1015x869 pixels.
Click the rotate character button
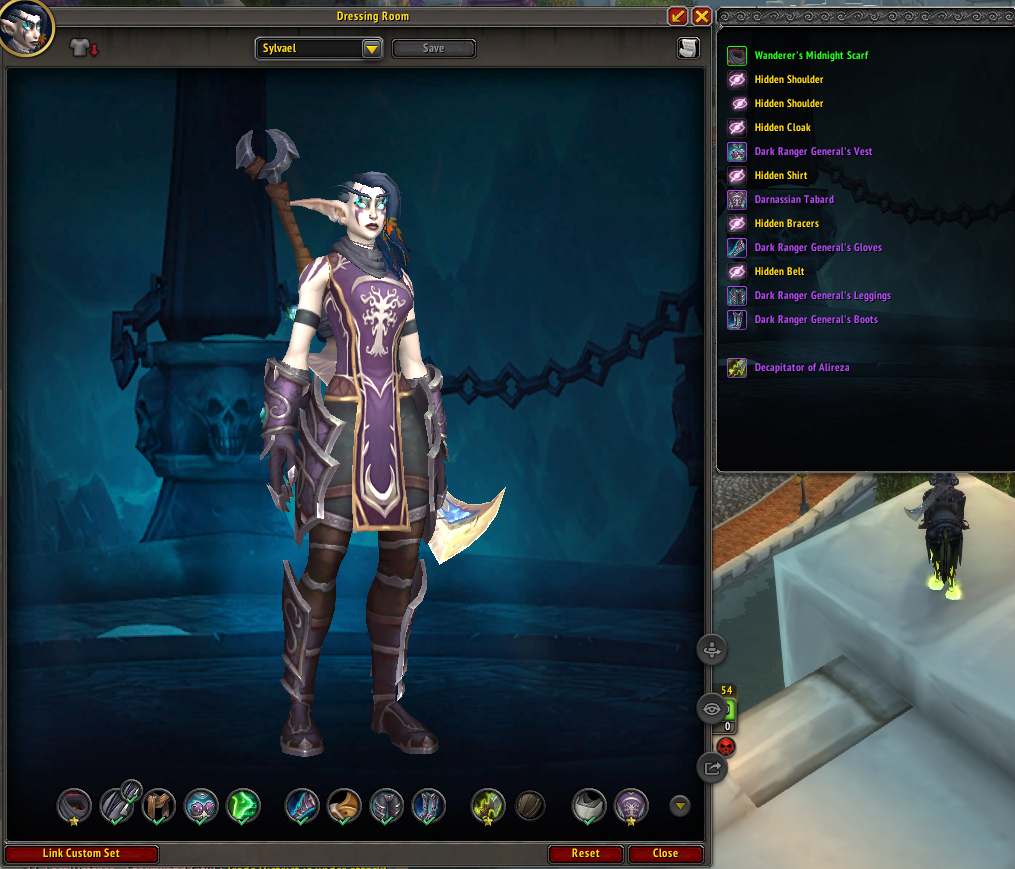(711, 648)
